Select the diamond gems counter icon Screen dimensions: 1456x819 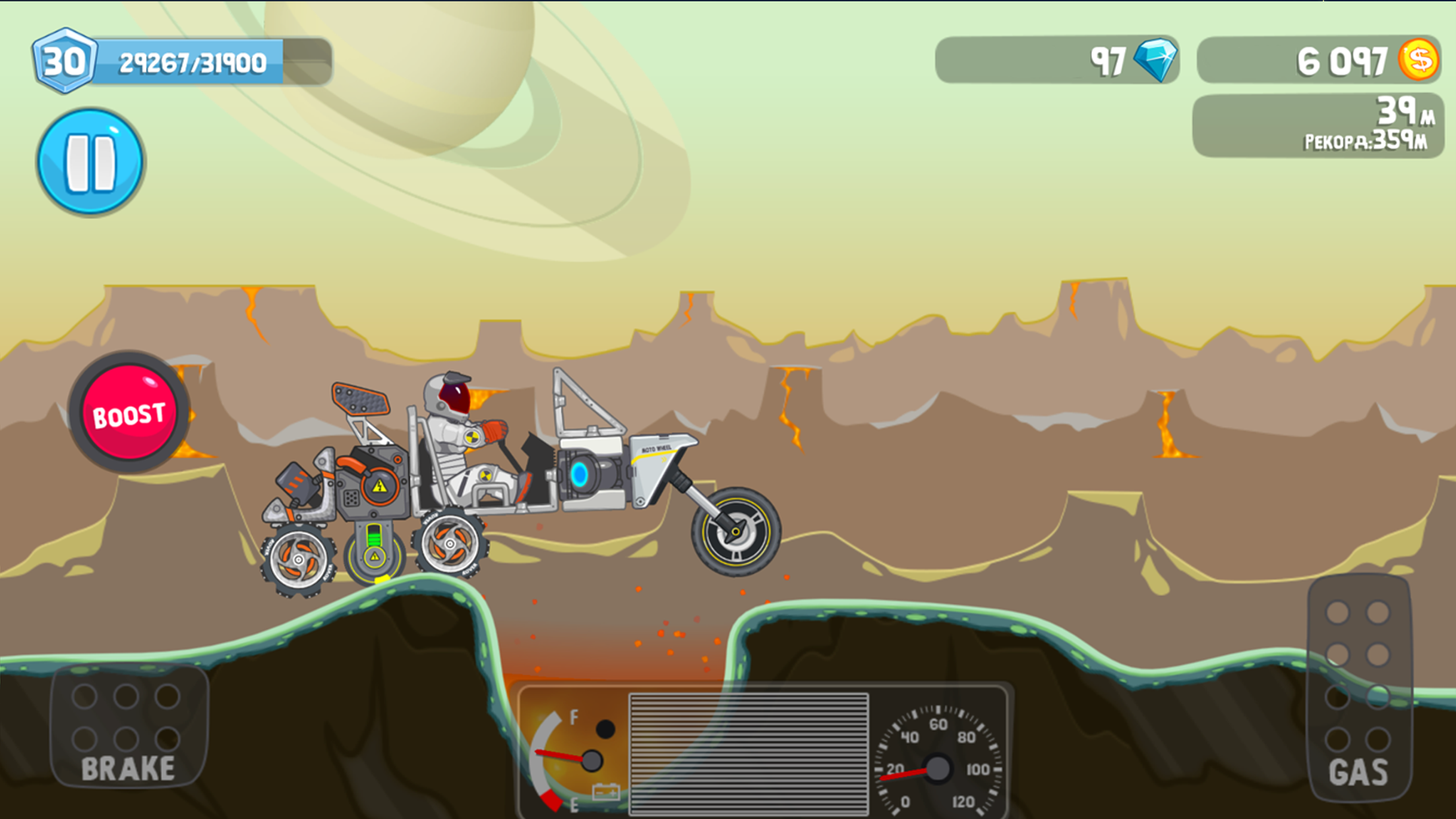coord(1160,61)
